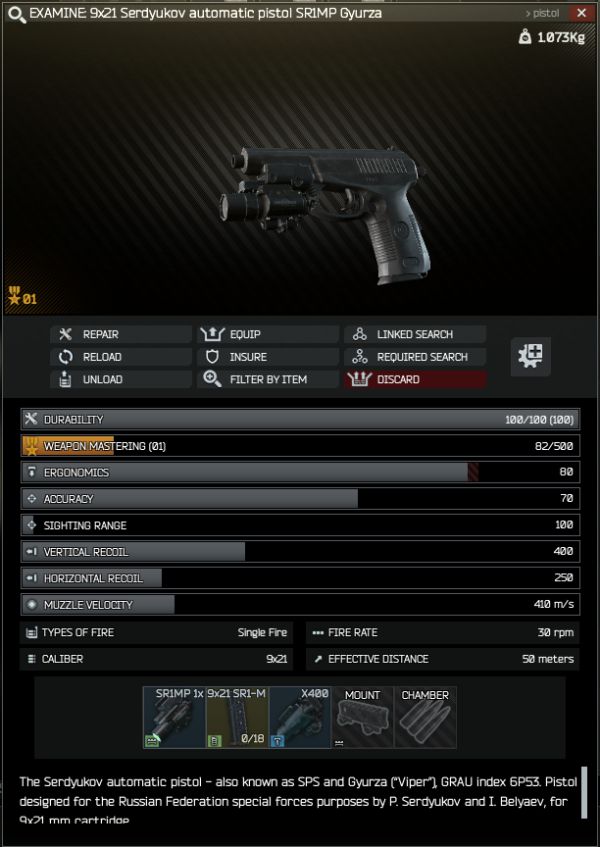Activate Filter By Item
The width and height of the screenshot is (600, 847).
click(267, 380)
